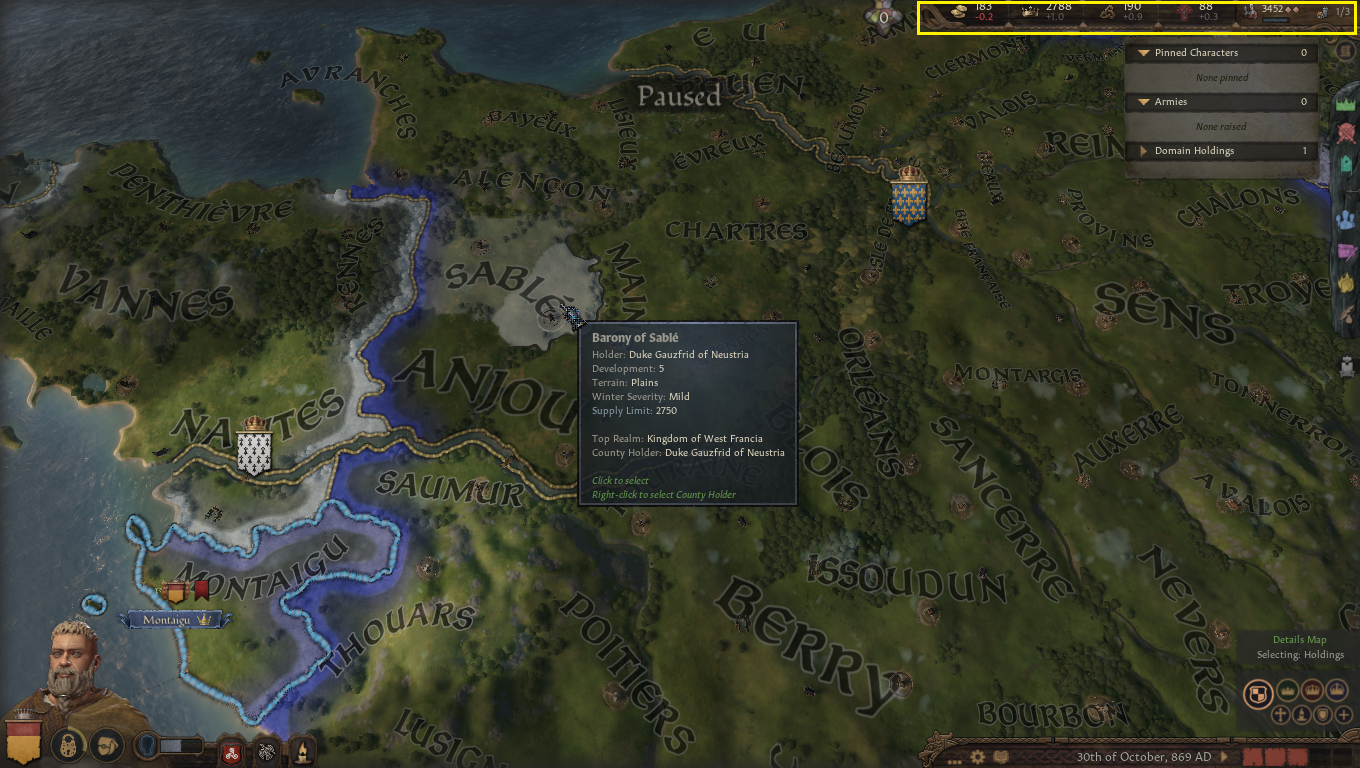Collapse the Pinned Characters panel
The image size is (1360, 768).
click(1143, 52)
